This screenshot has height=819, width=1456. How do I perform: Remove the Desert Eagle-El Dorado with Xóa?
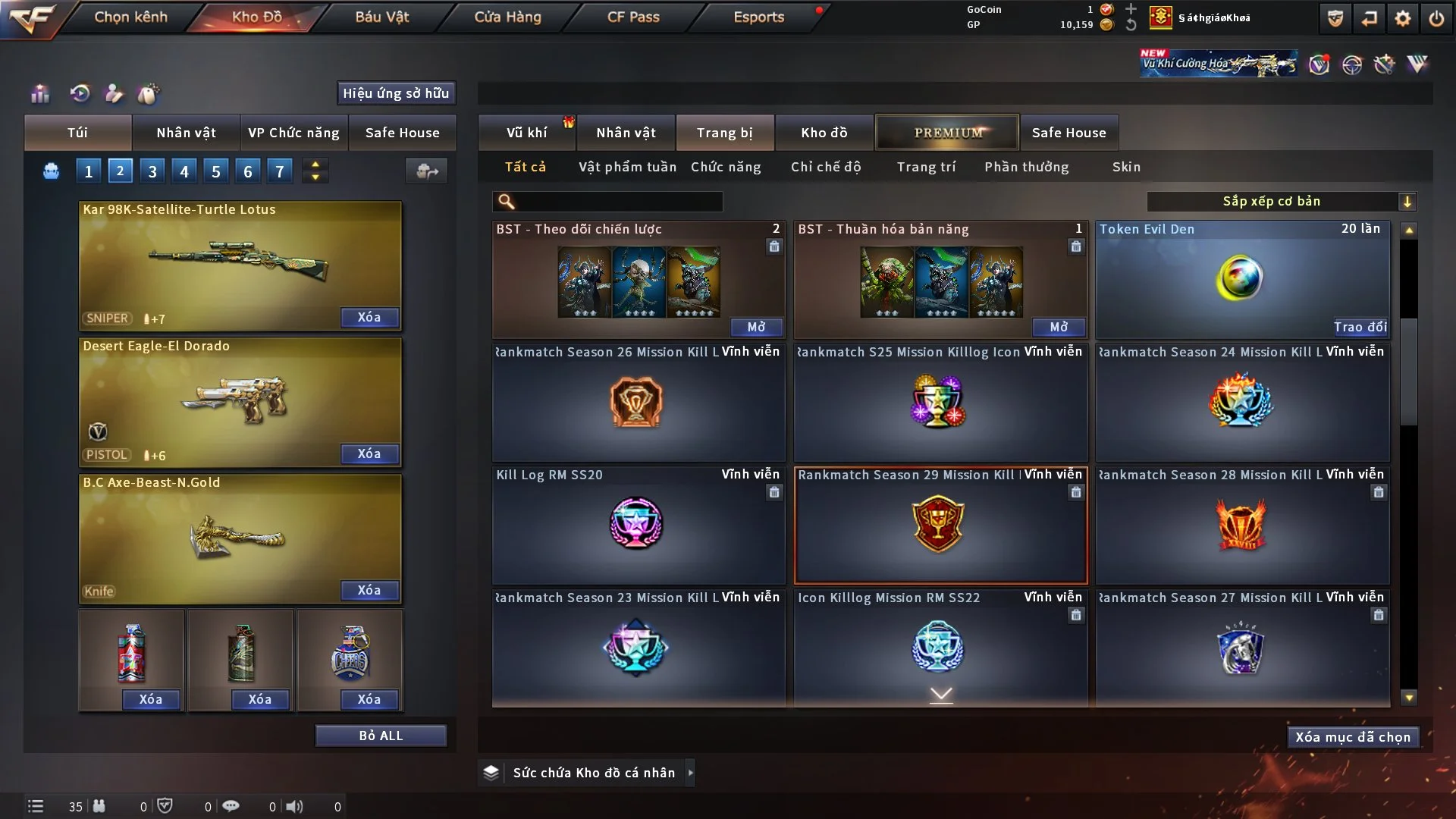[x=369, y=453]
